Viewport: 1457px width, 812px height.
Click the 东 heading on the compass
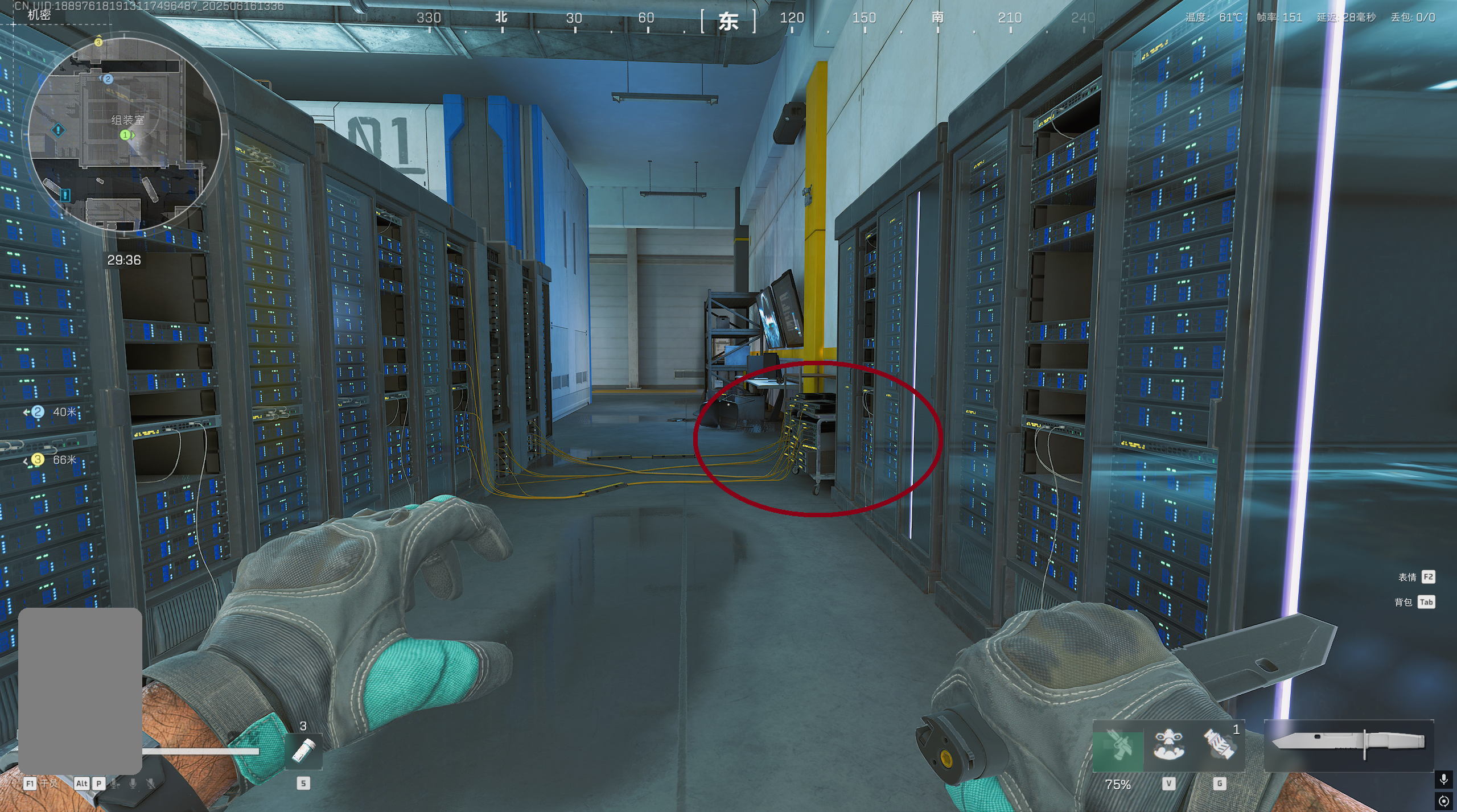pyautogui.click(x=728, y=22)
